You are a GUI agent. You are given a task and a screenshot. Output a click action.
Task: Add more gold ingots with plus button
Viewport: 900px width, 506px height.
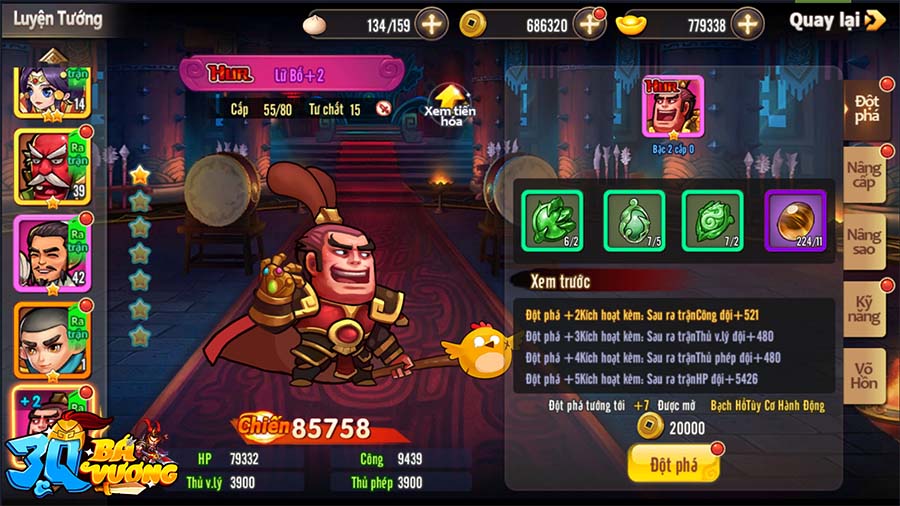coord(747,24)
